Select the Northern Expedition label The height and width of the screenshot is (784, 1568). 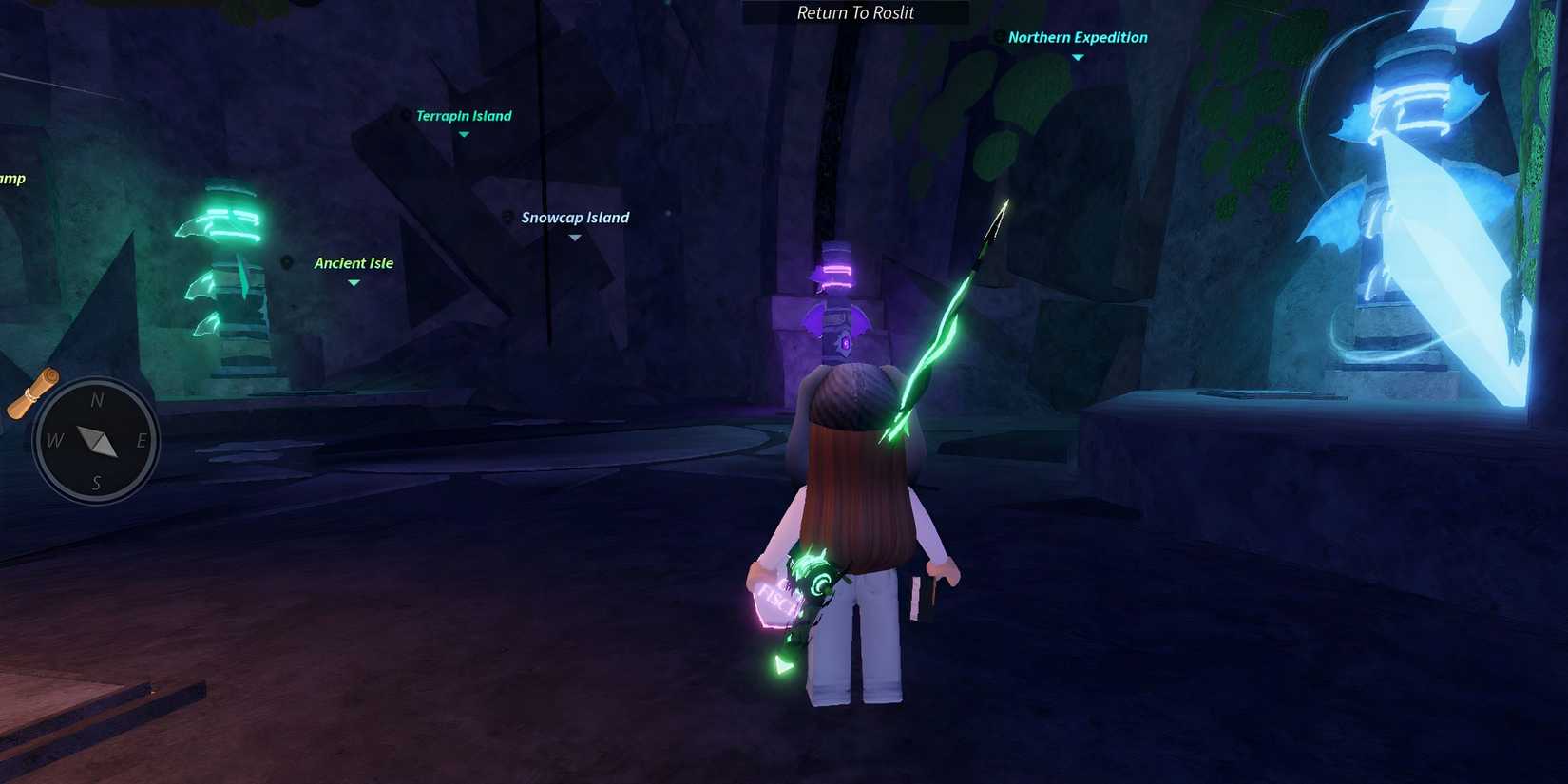point(1078,37)
